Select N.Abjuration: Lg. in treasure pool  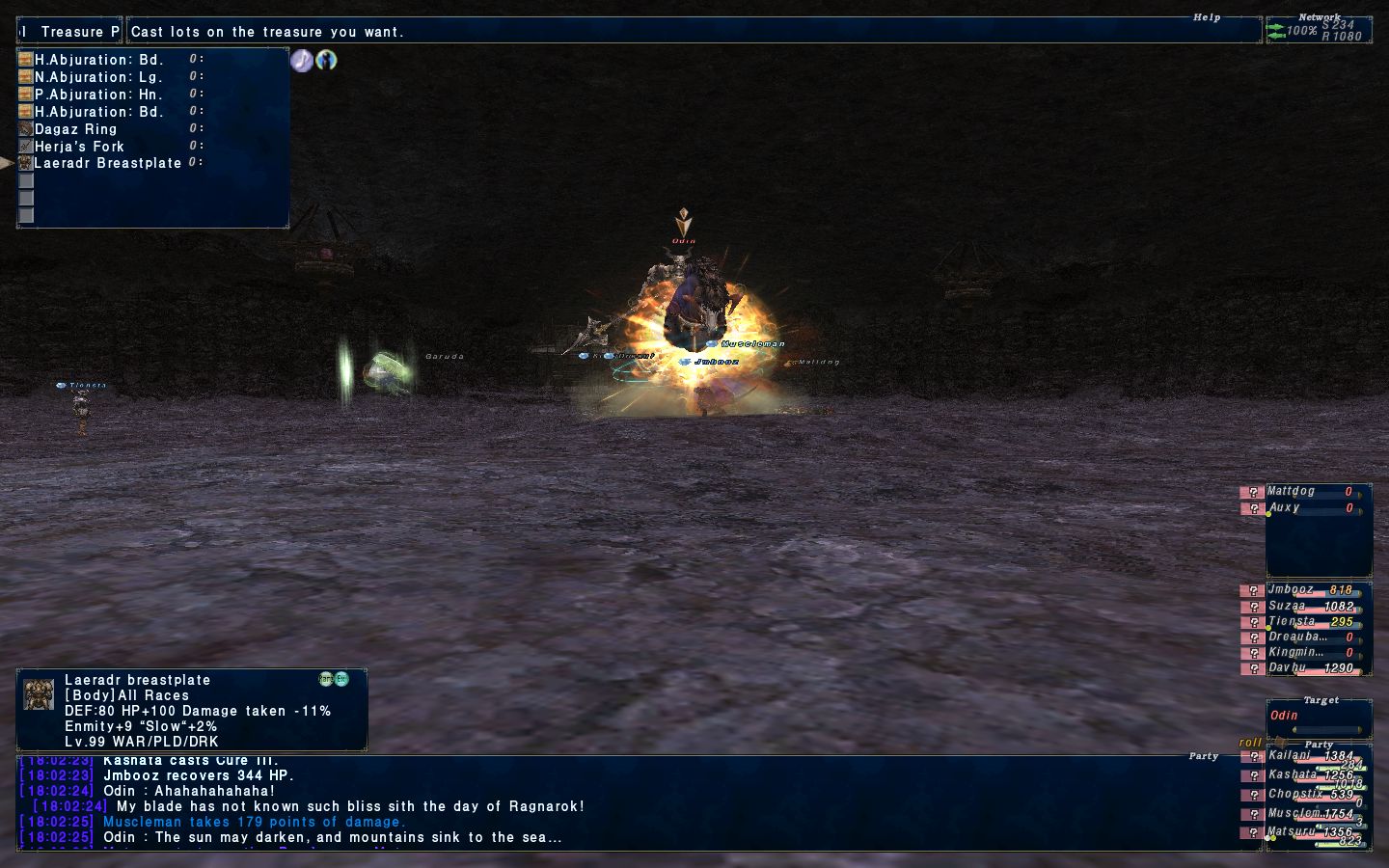98,77
